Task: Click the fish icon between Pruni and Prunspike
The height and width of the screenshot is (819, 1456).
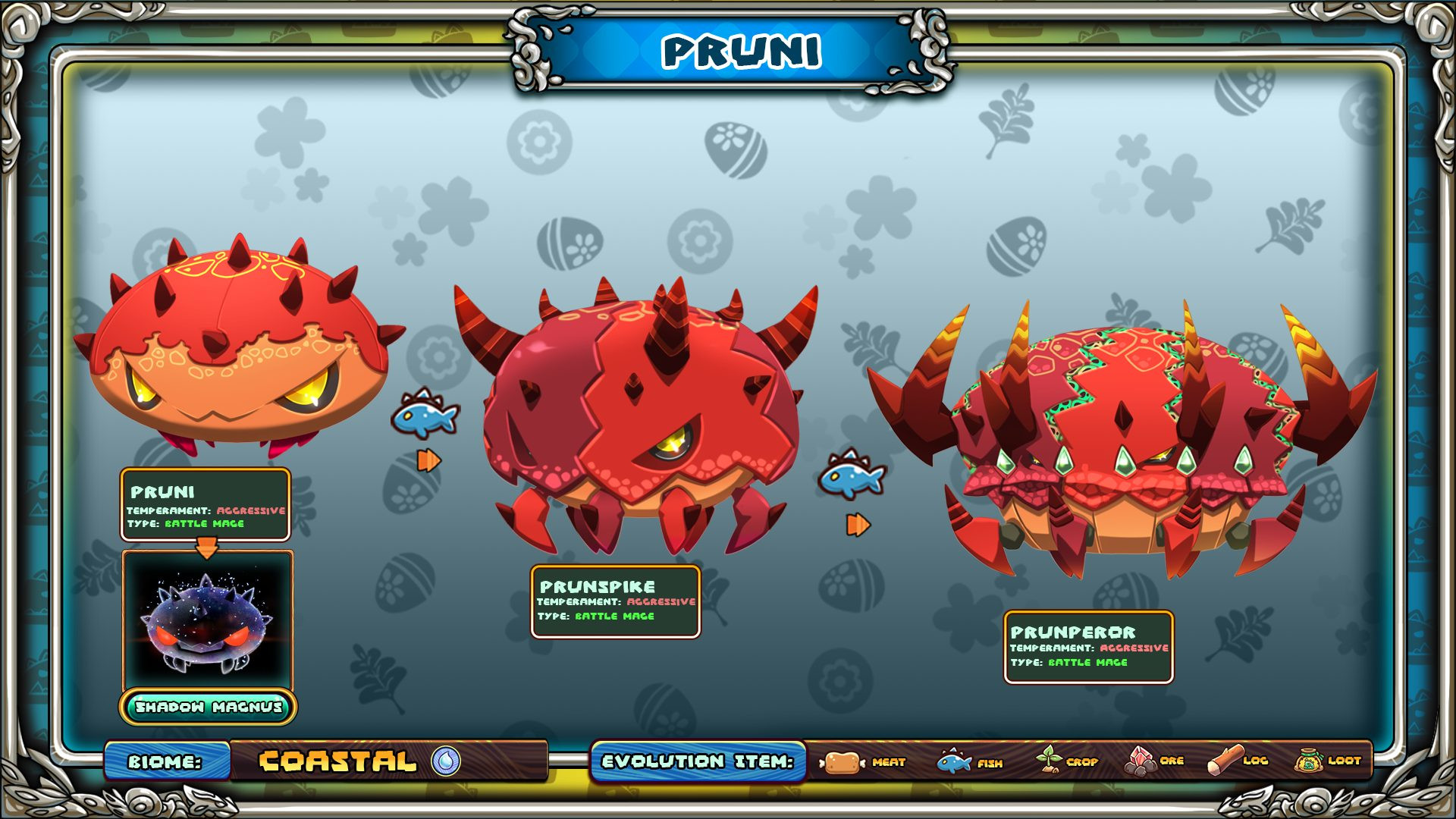Action: (425, 413)
